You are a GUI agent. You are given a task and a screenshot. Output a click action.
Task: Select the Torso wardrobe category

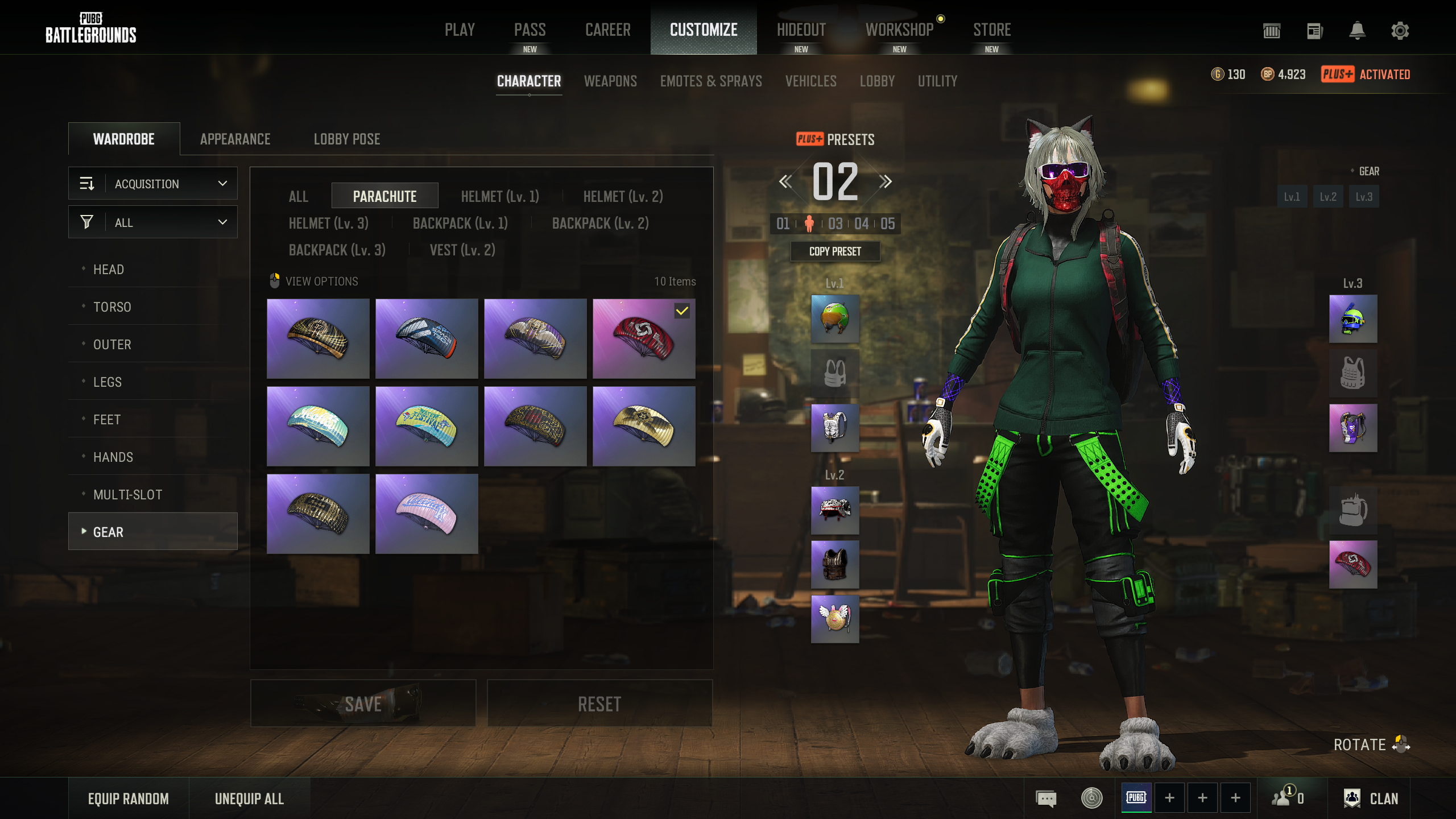[112, 307]
